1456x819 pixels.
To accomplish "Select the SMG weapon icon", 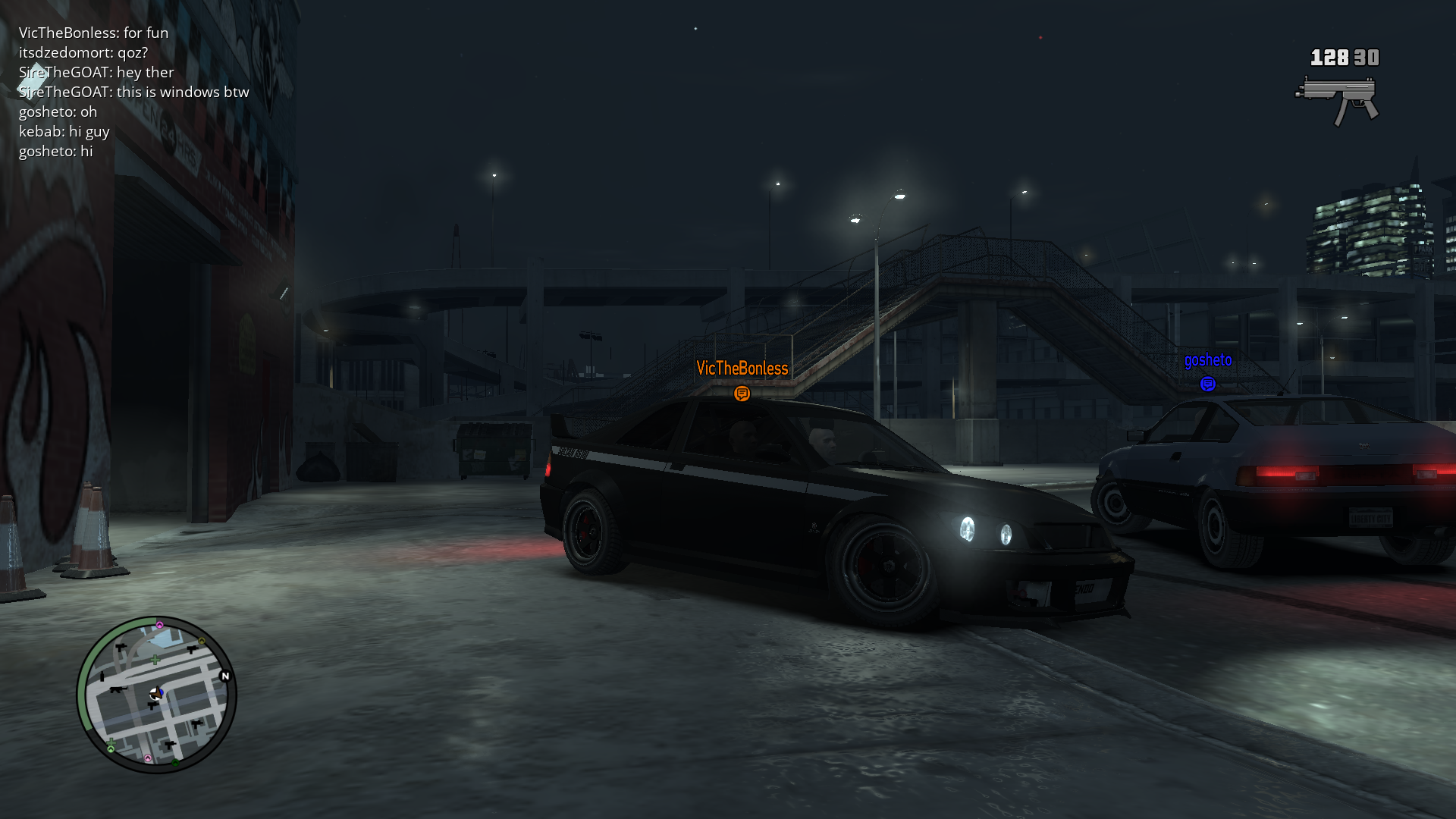I will 1337,99.
